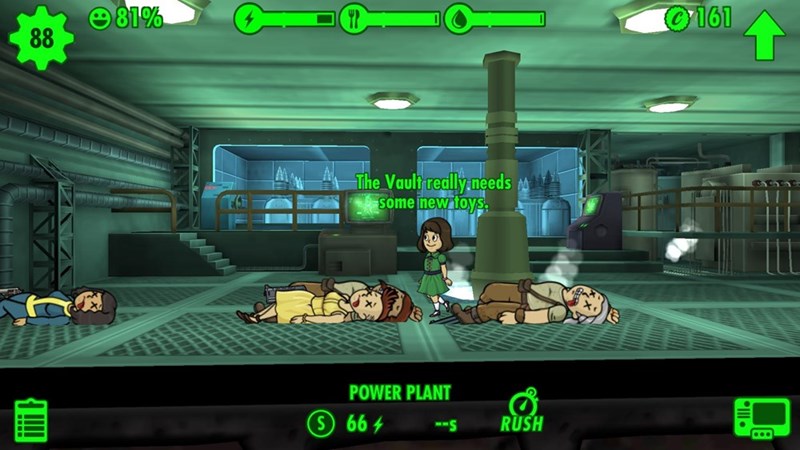The width and height of the screenshot is (800, 450).
Task: Open the Pip-Boy menu
Action: pyautogui.click(x=761, y=418)
